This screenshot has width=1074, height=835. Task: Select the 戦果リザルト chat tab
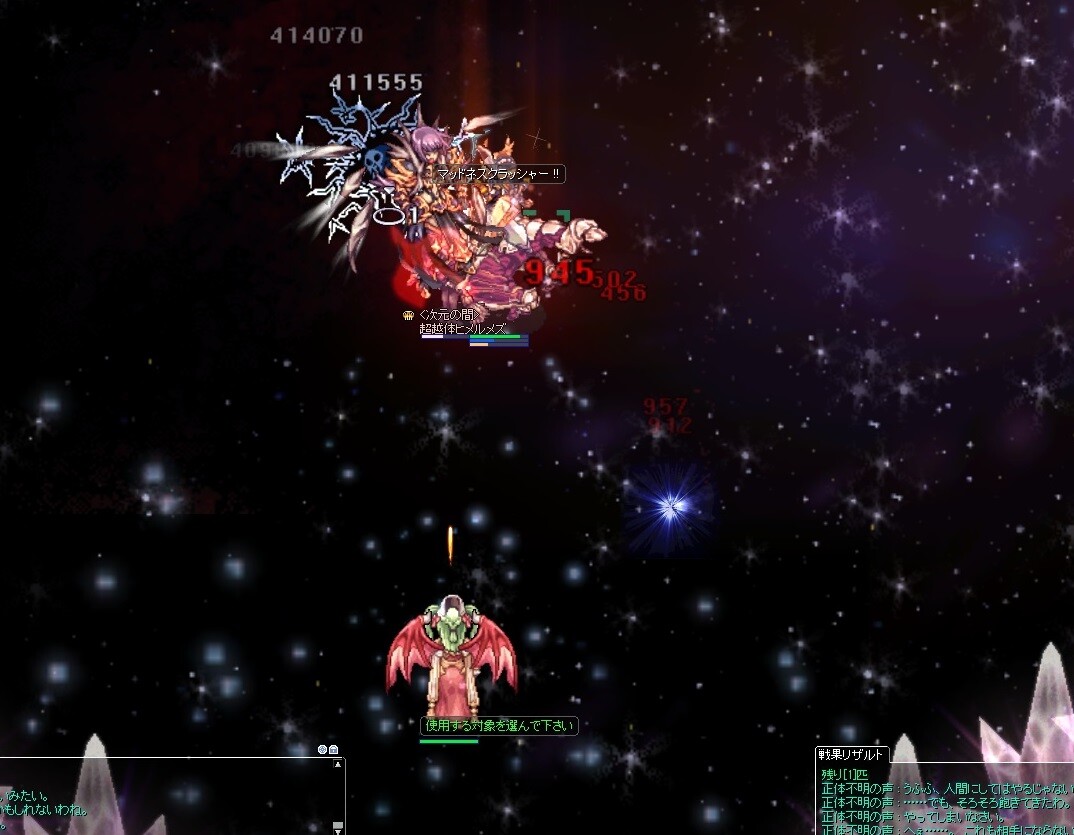pos(851,755)
